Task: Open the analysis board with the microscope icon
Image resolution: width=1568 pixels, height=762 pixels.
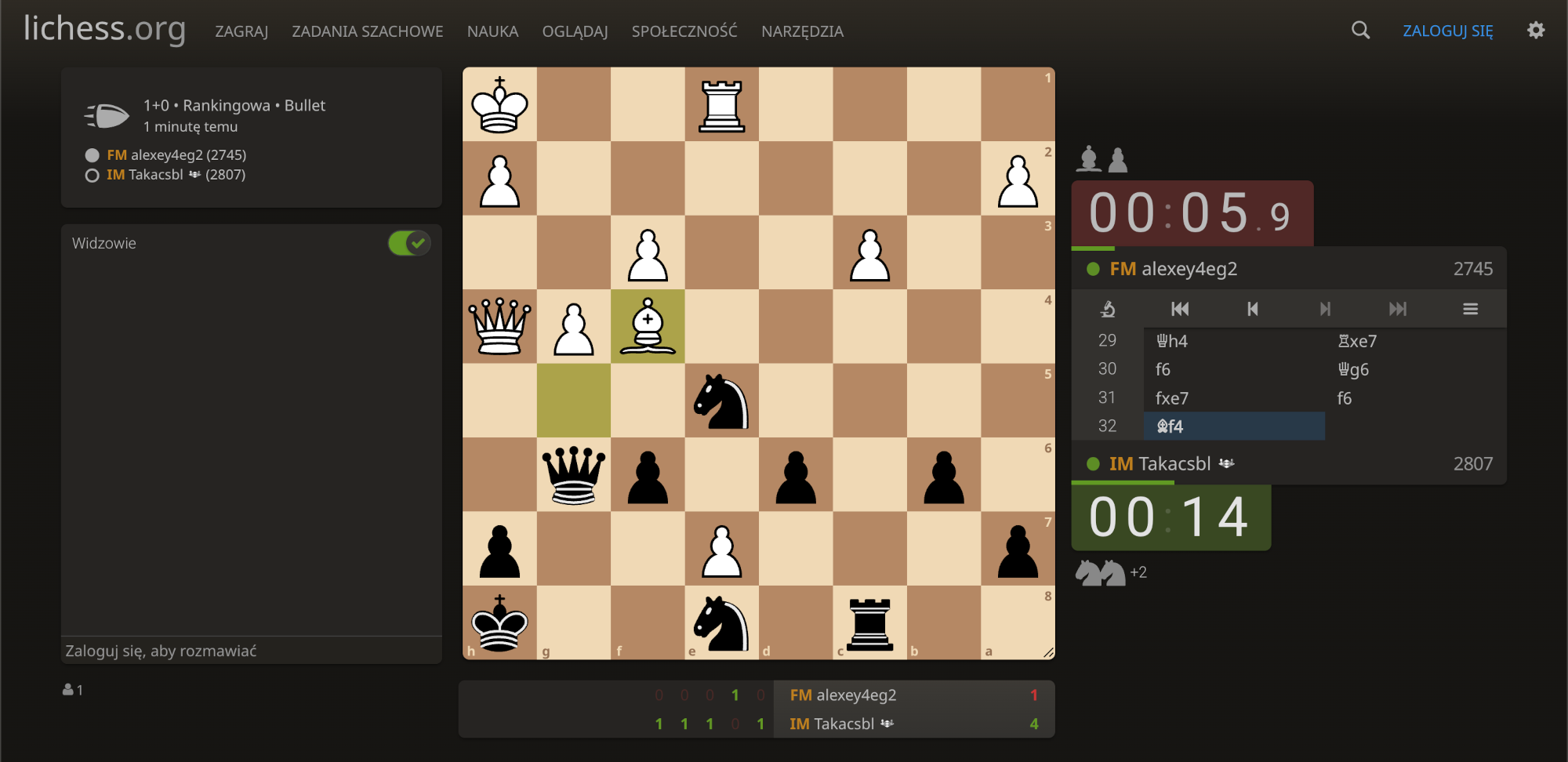Action: pos(1107,309)
